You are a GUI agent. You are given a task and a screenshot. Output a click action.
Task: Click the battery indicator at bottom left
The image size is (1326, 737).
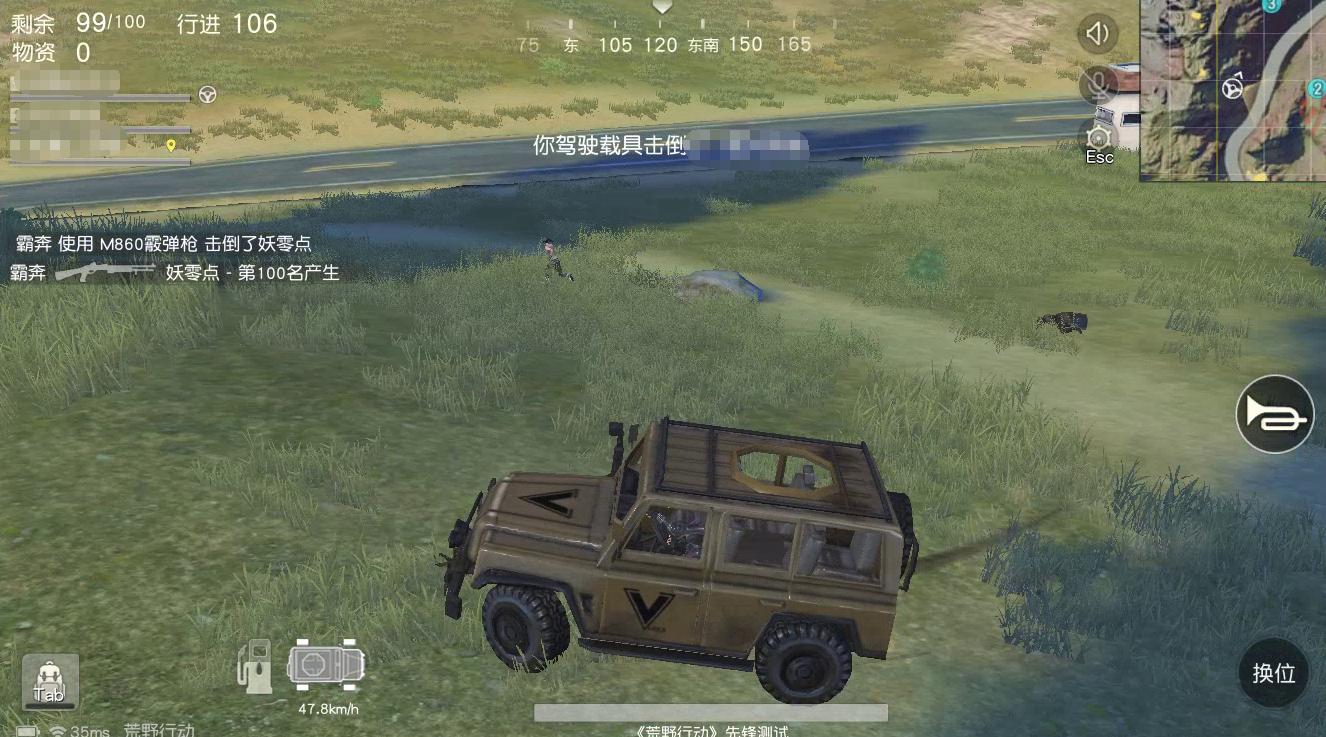[27, 730]
